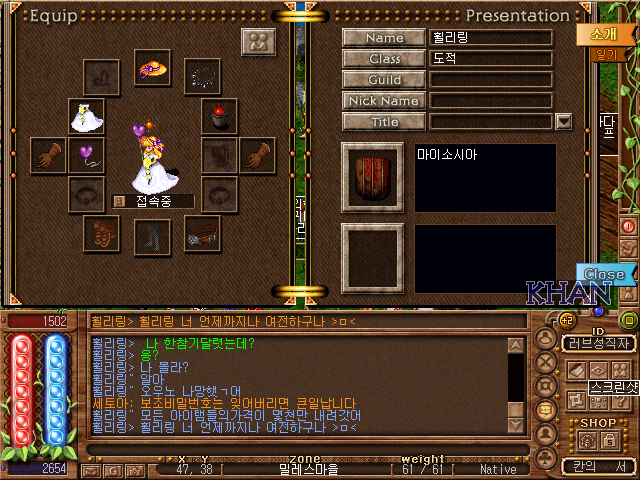
Task: Open the Title dropdown arrow
Action: 563,121
